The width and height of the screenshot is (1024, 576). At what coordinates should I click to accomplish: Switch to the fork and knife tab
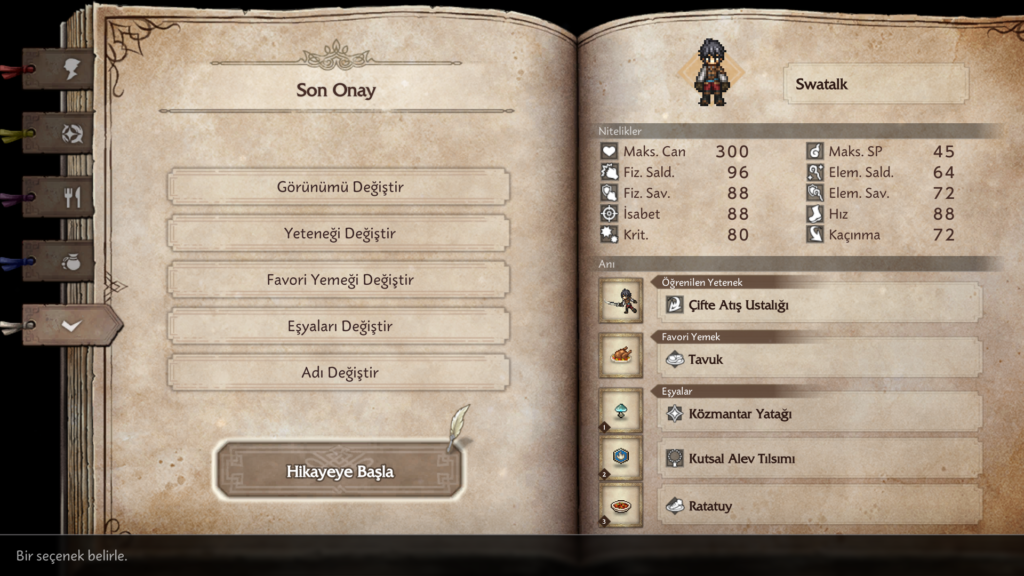(72, 197)
